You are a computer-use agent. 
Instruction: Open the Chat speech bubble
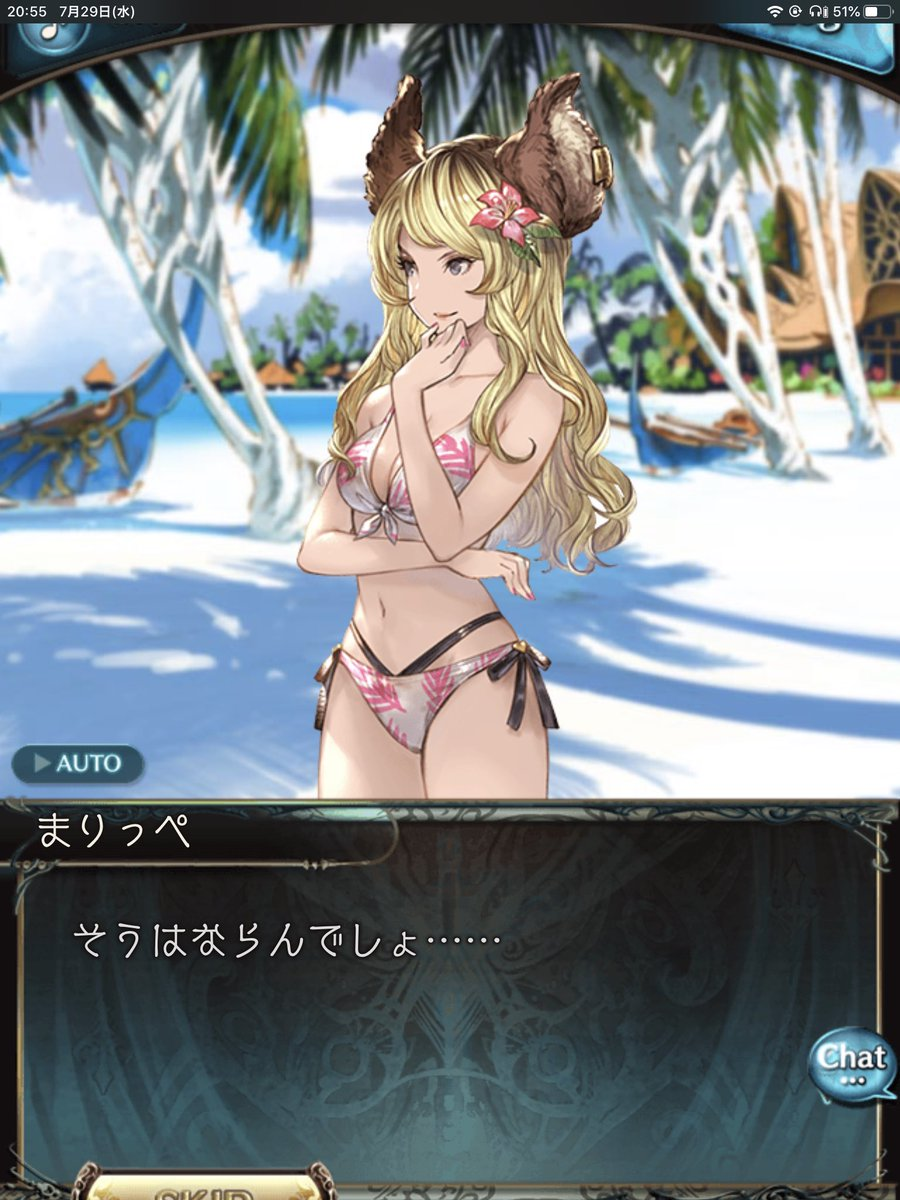(x=850, y=1063)
